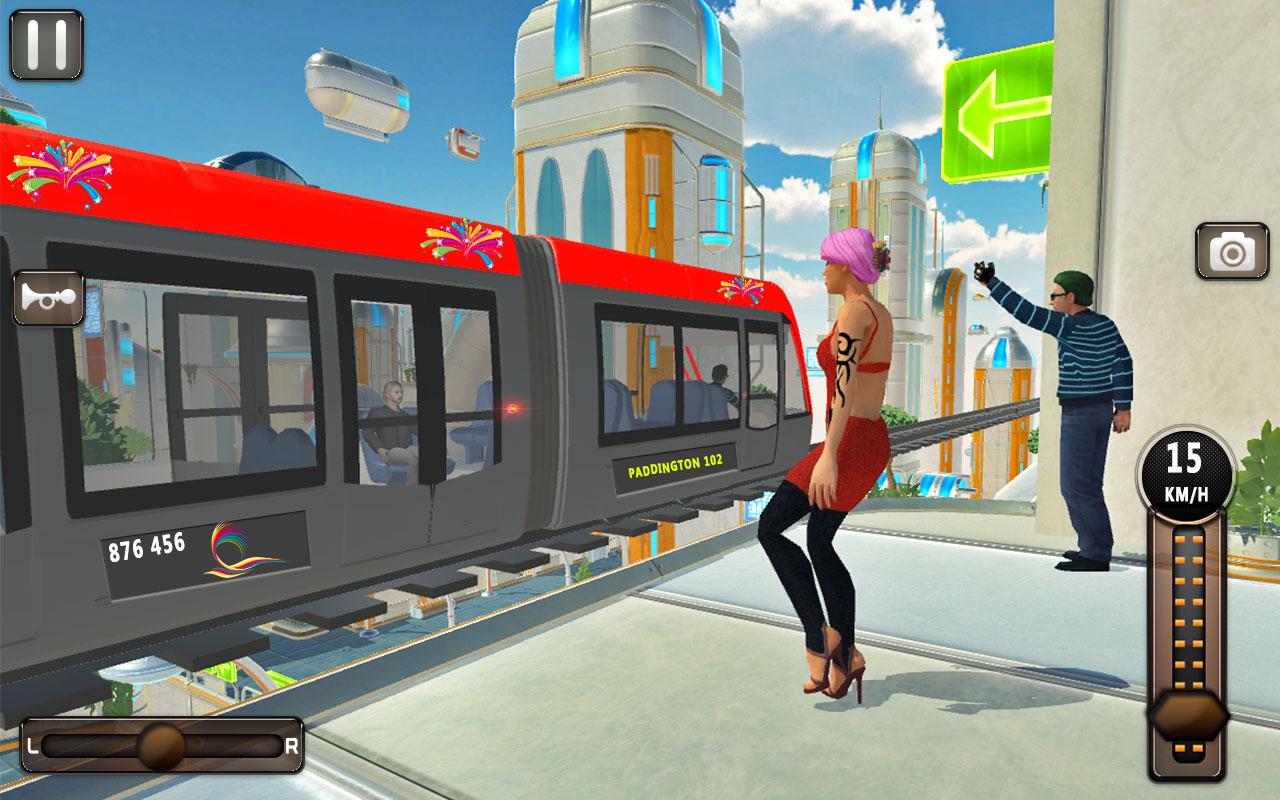The image size is (1280, 800).
Task: Click the speed throttle lever handle
Action: [x=1187, y=716]
